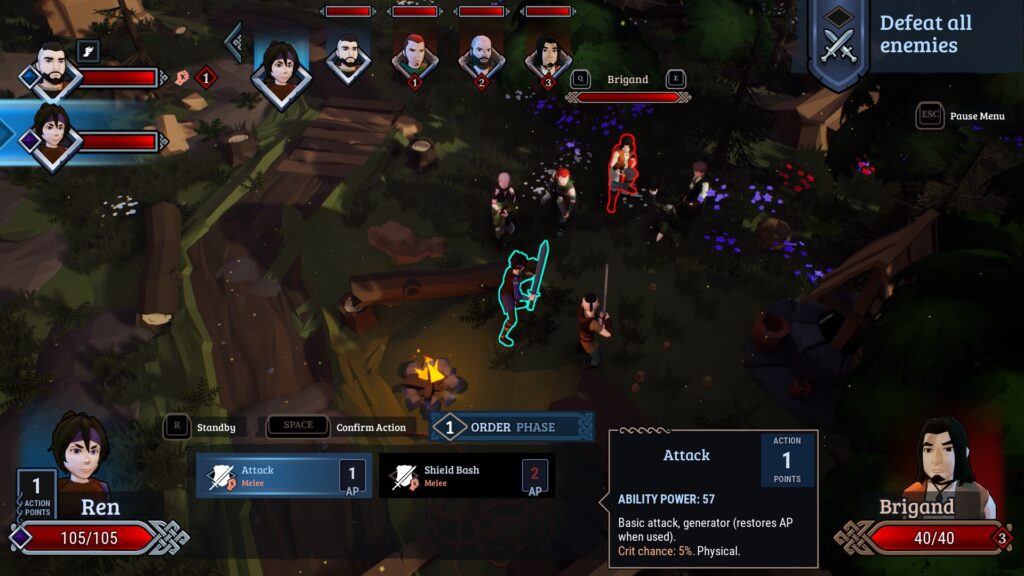Image resolution: width=1024 pixels, height=576 pixels.
Task: Select Ren's portrait in the party list
Action: click(52, 138)
